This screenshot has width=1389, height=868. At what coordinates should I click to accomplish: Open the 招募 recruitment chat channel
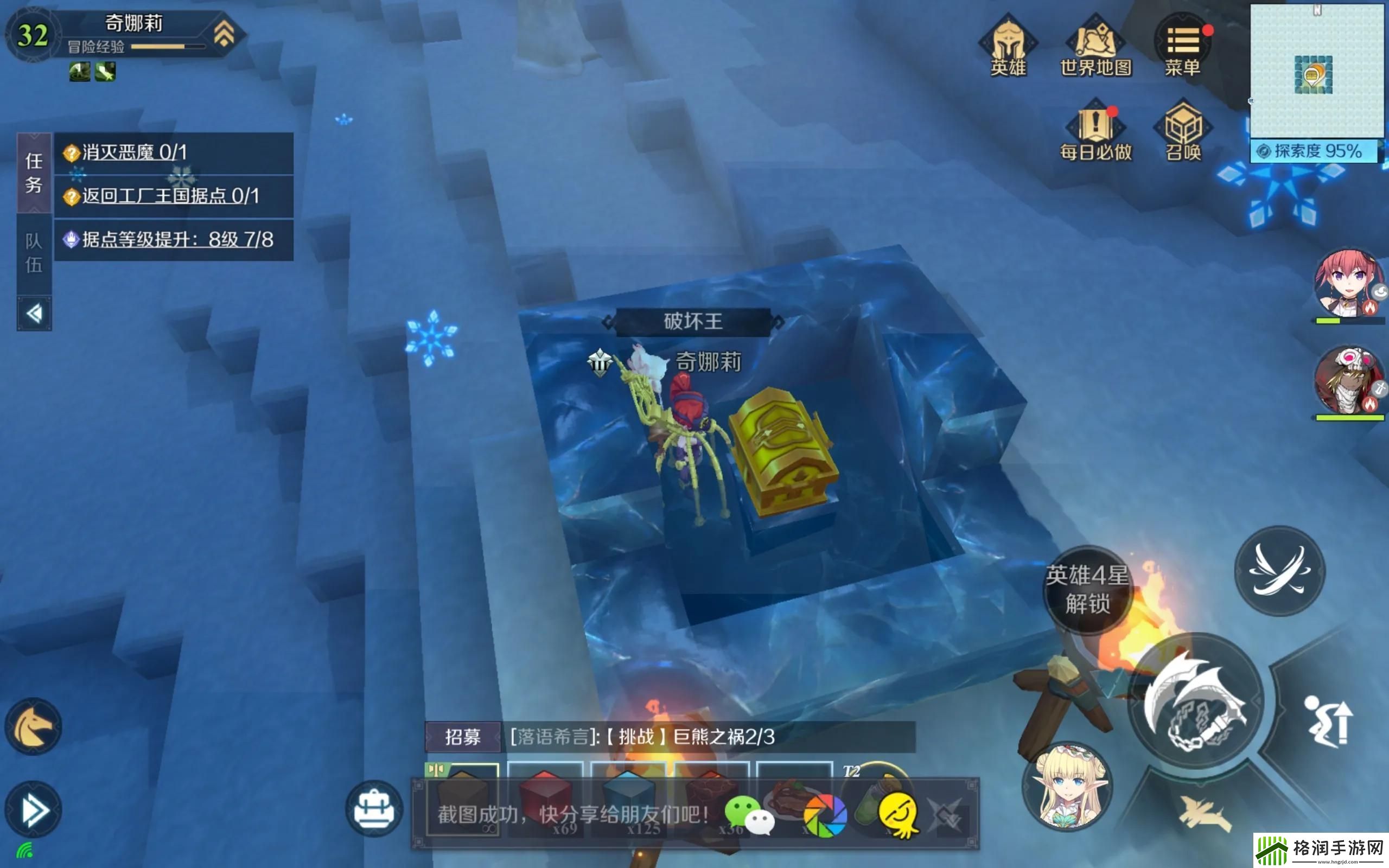(463, 737)
